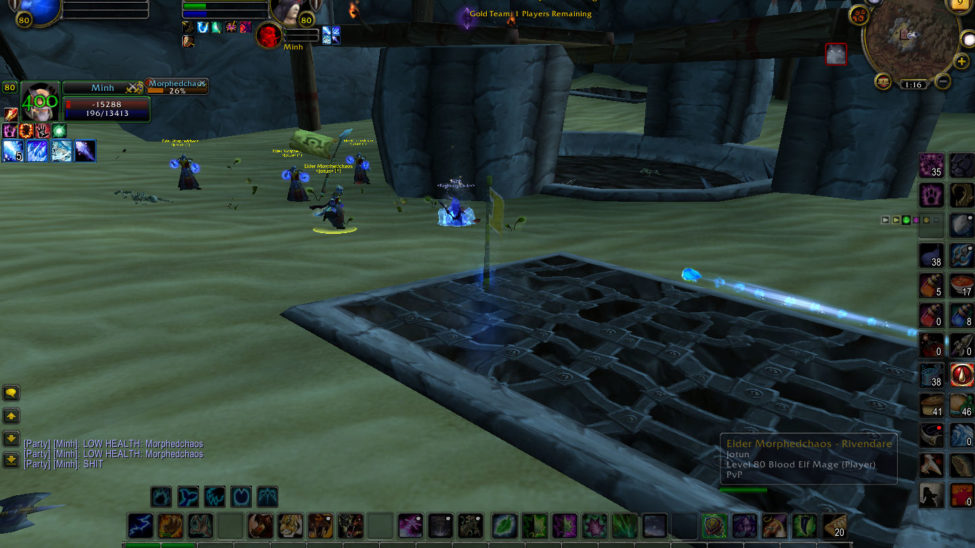Click the right-bar item showing count 17
Viewport: 975px width, 548px height.
click(962, 285)
